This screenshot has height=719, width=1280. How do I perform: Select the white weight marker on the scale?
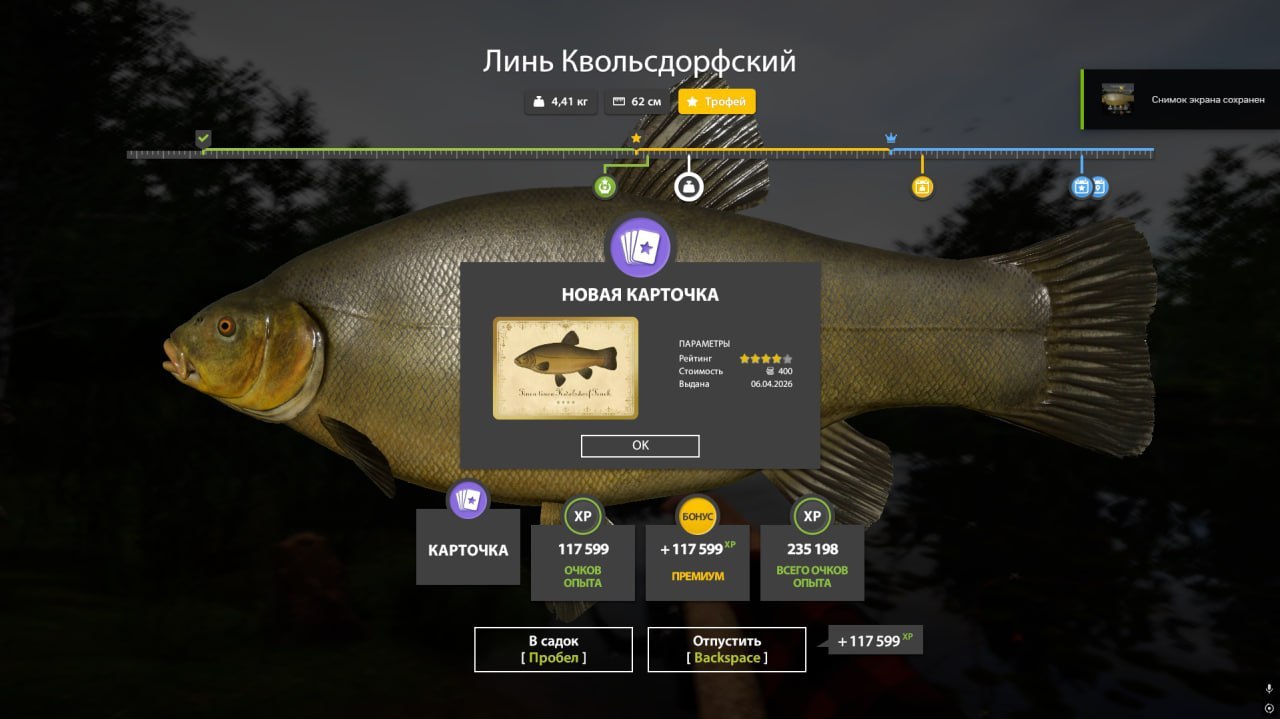coord(687,186)
